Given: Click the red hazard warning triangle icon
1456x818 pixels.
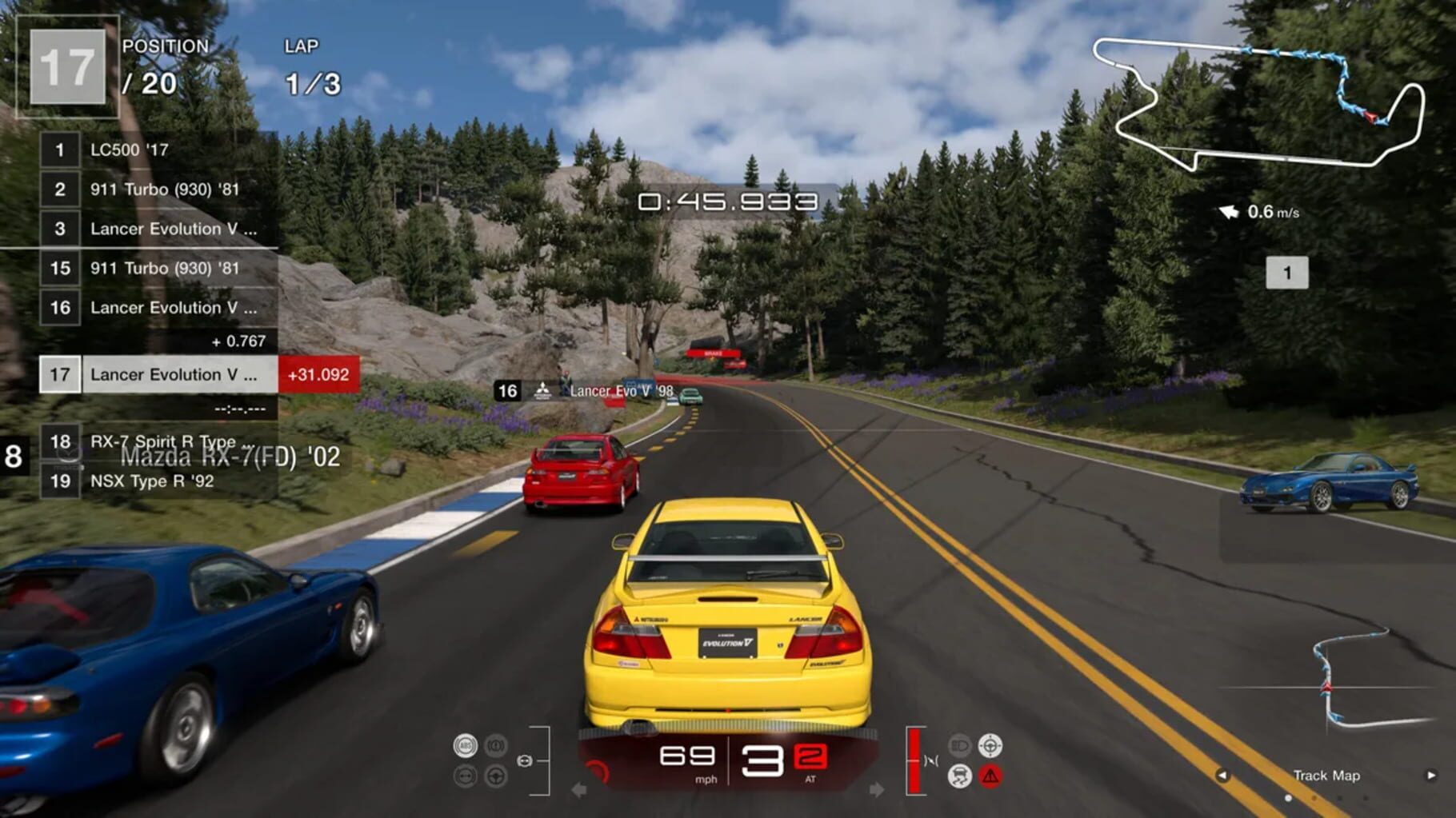Looking at the screenshot, I should pos(990,774).
